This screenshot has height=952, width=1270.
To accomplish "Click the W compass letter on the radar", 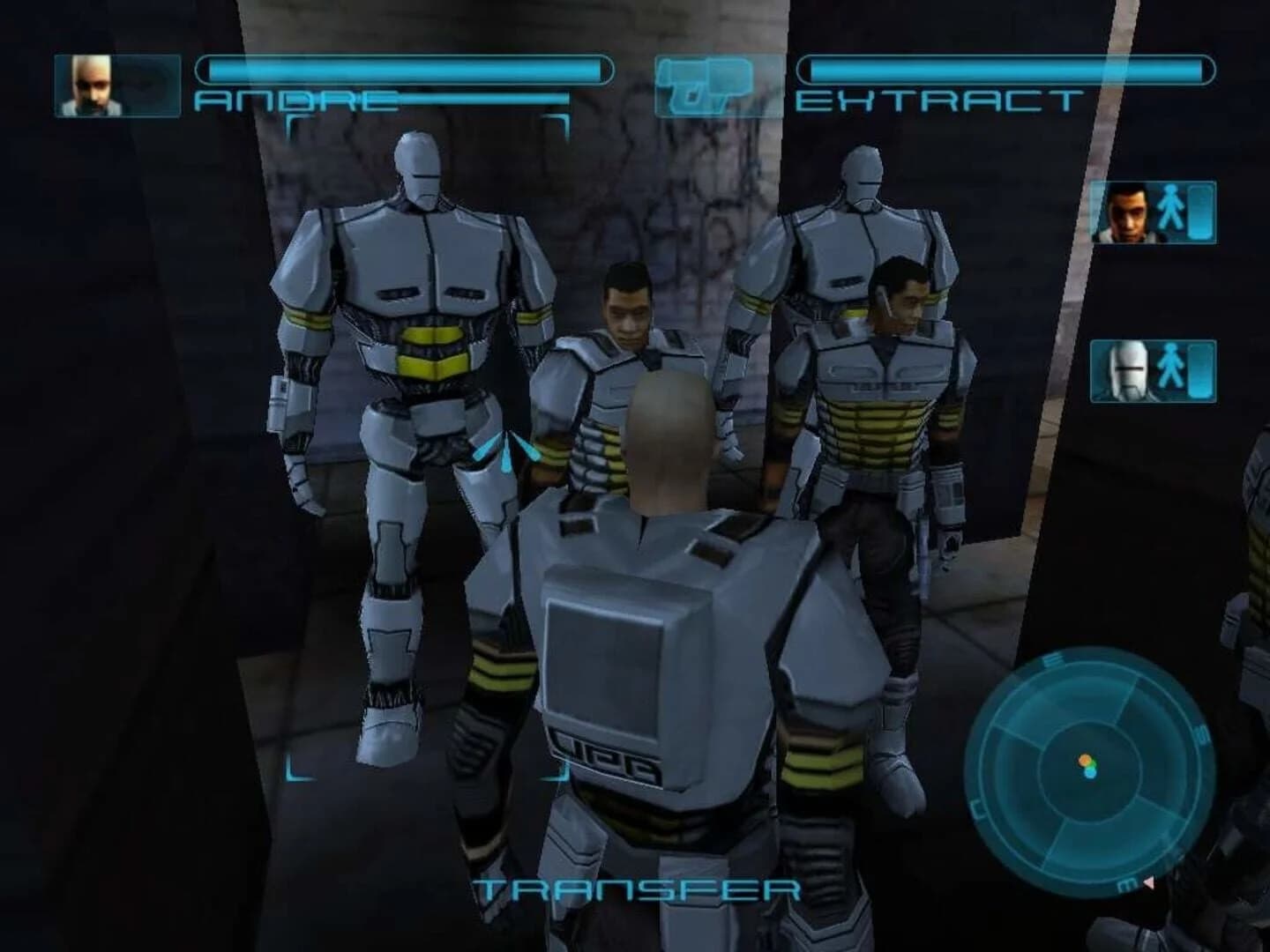I will 978,809.
